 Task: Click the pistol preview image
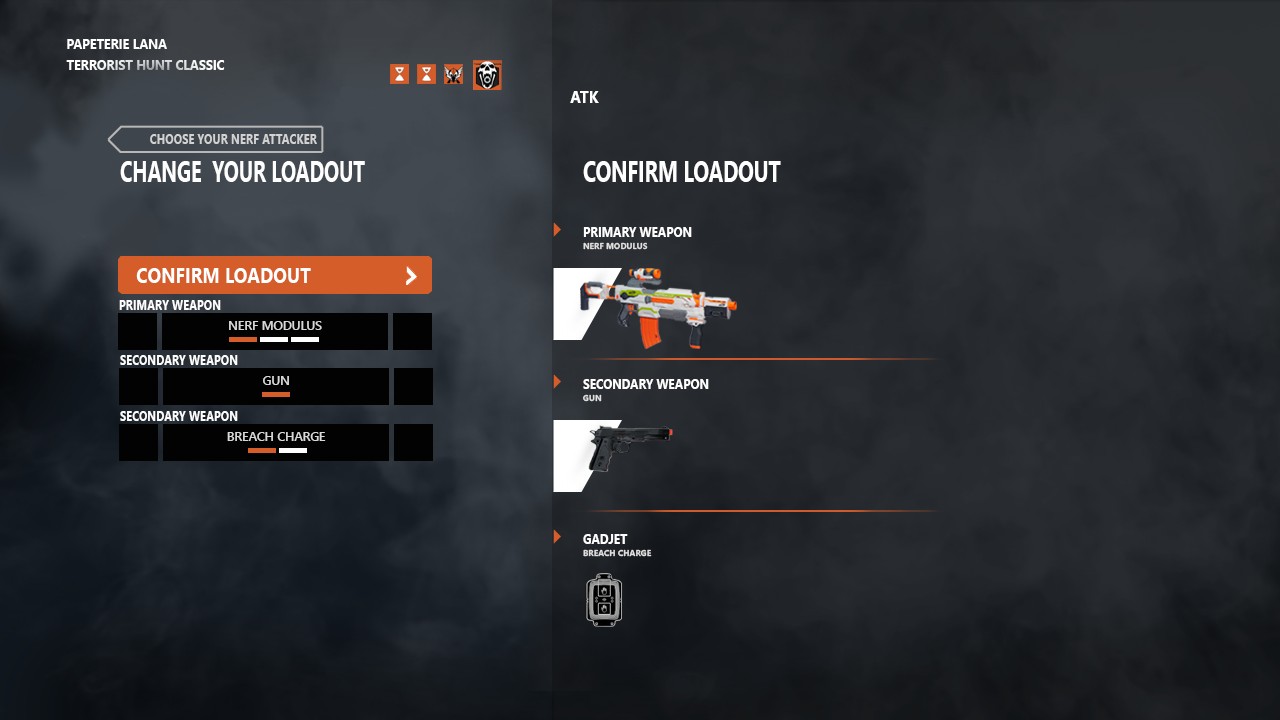click(628, 445)
